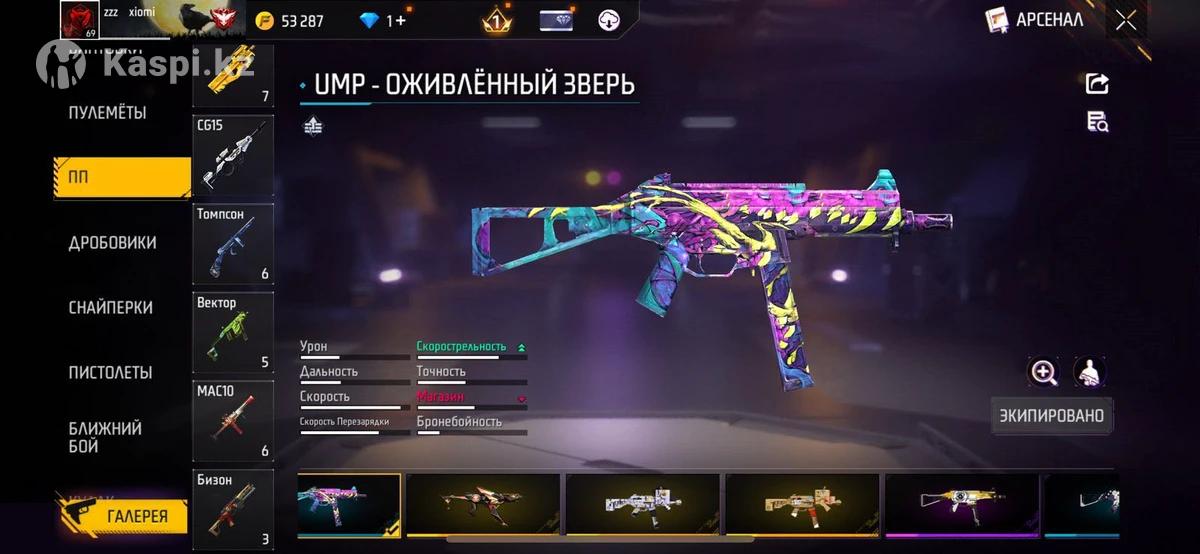Open the Снайперки category
This screenshot has height=554, width=1200.
pyautogui.click(x=110, y=308)
